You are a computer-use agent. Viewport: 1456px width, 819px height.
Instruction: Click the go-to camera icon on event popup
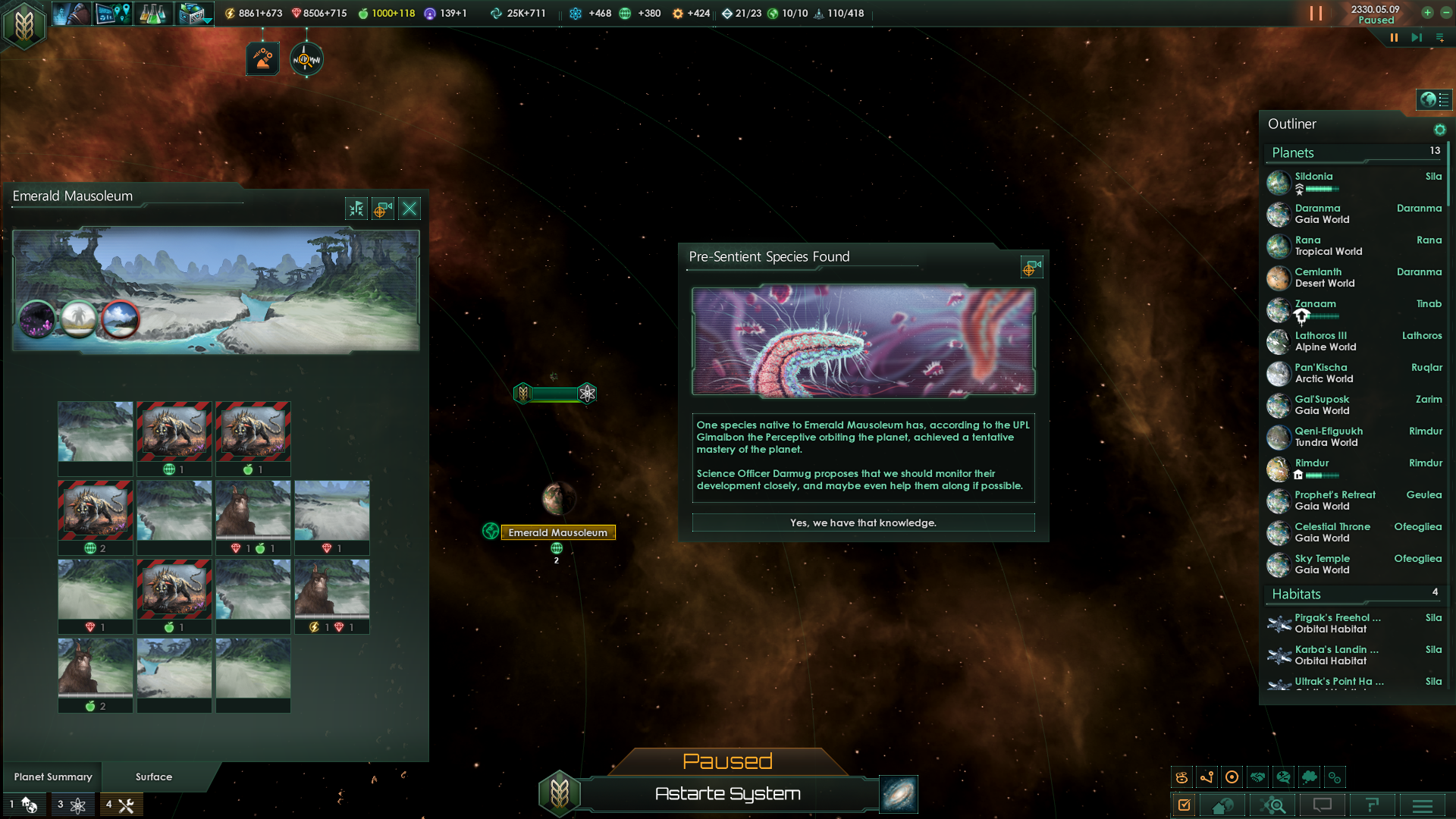[1031, 267]
